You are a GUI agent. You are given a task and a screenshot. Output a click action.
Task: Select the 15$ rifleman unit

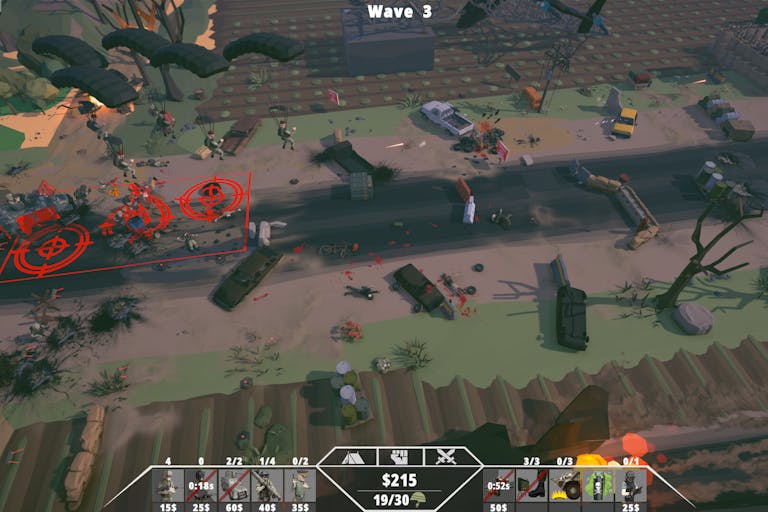(167, 485)
